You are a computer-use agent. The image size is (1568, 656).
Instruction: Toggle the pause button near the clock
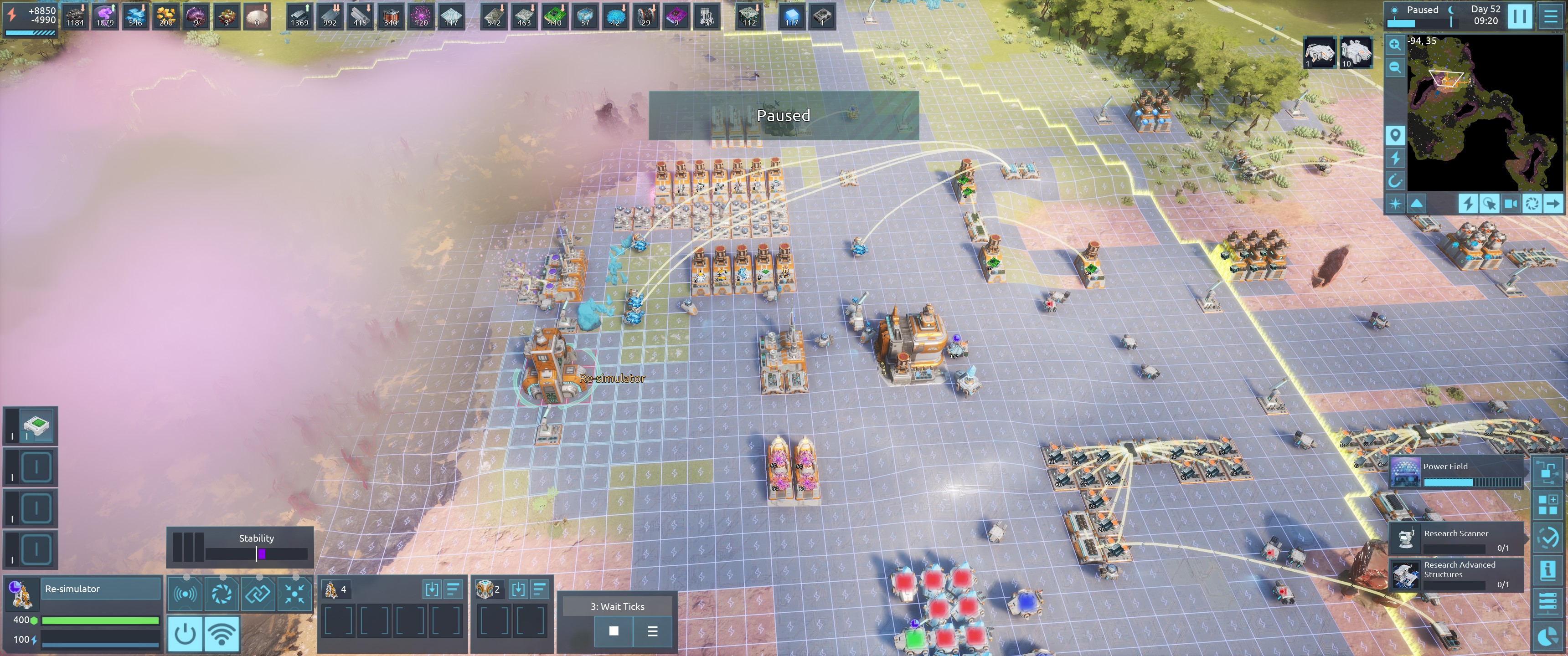pyautogui.click(x=1519, y=16)
